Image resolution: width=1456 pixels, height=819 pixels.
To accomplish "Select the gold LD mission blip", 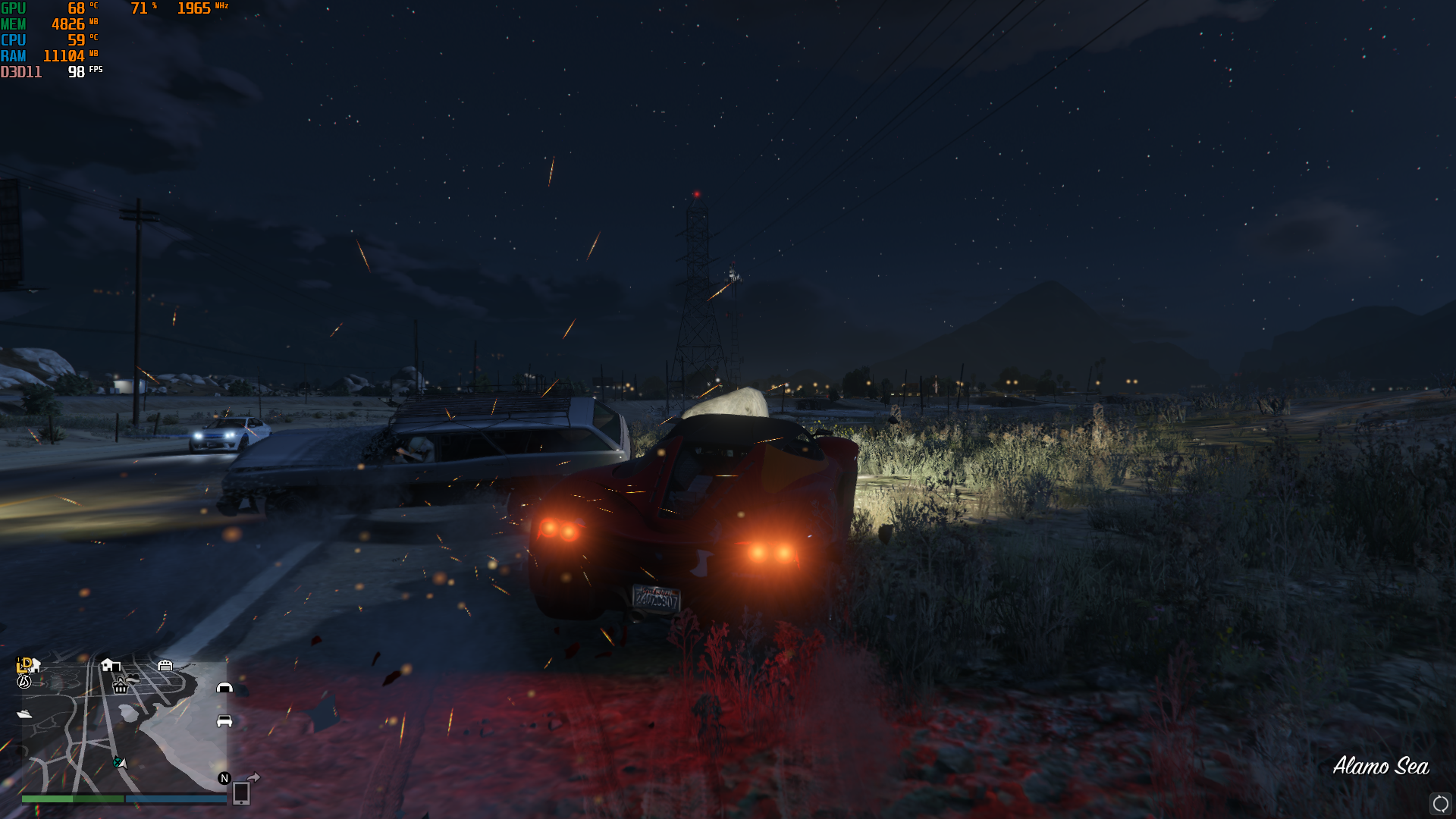I will click(x=24, y=664).
